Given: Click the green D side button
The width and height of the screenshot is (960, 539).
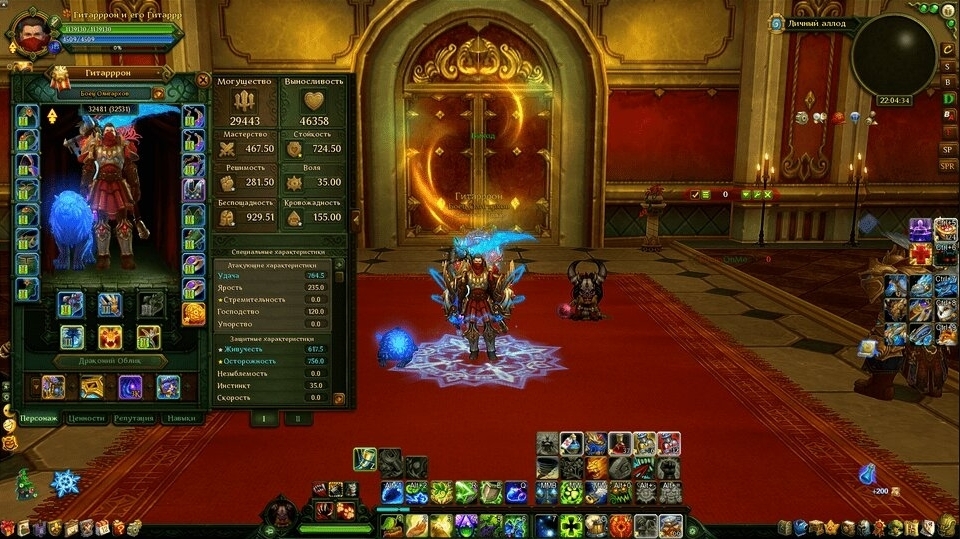Looking at the screenshot, I should (947, 99).
